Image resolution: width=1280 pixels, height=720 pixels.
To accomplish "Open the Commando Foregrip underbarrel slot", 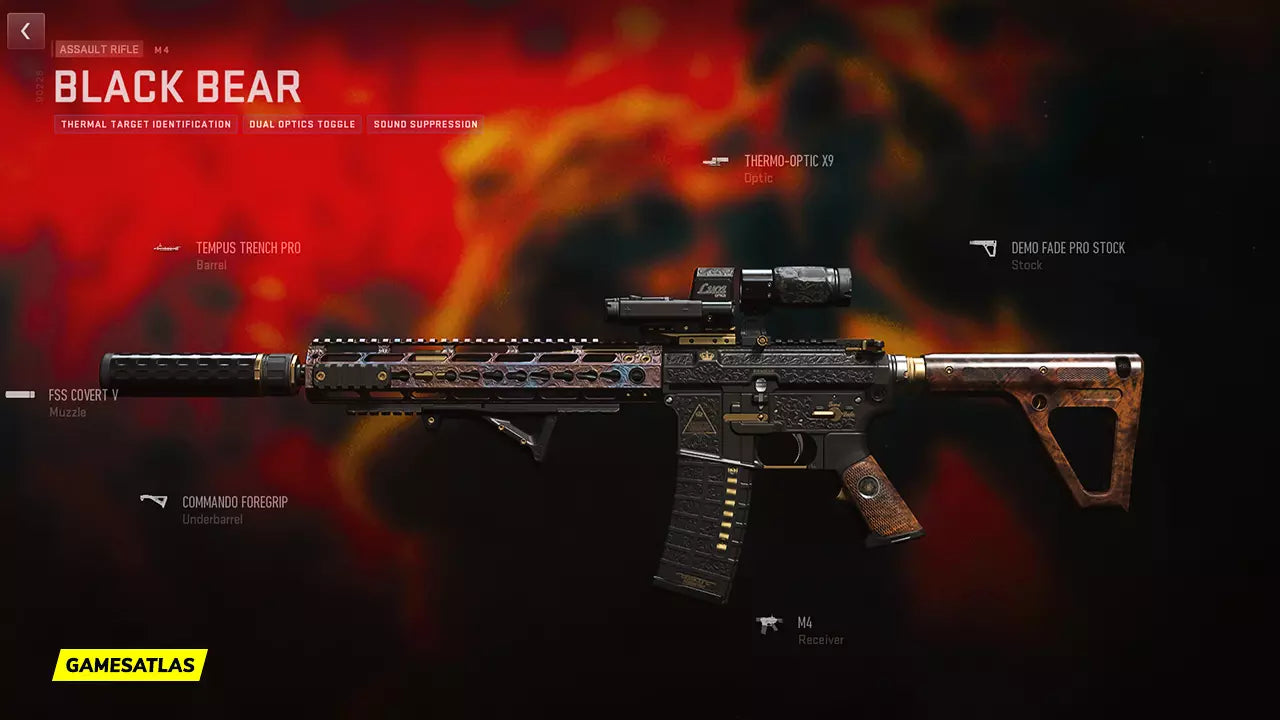I will tap(234, 502).
